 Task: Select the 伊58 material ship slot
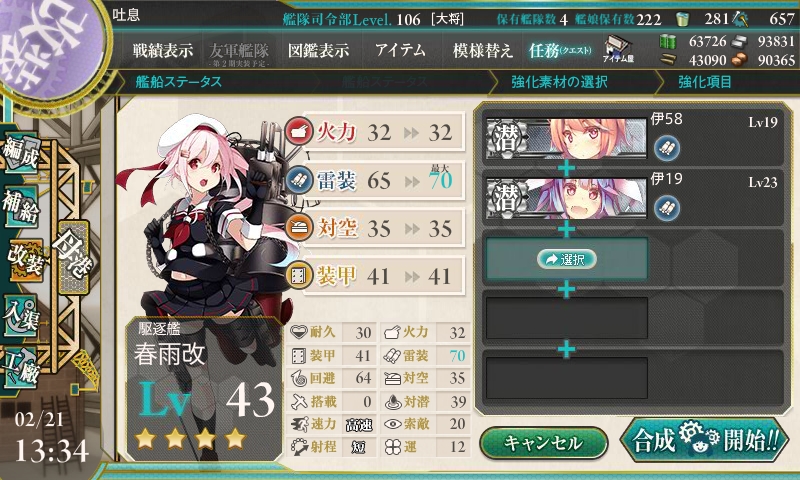(x=565, y=138)
